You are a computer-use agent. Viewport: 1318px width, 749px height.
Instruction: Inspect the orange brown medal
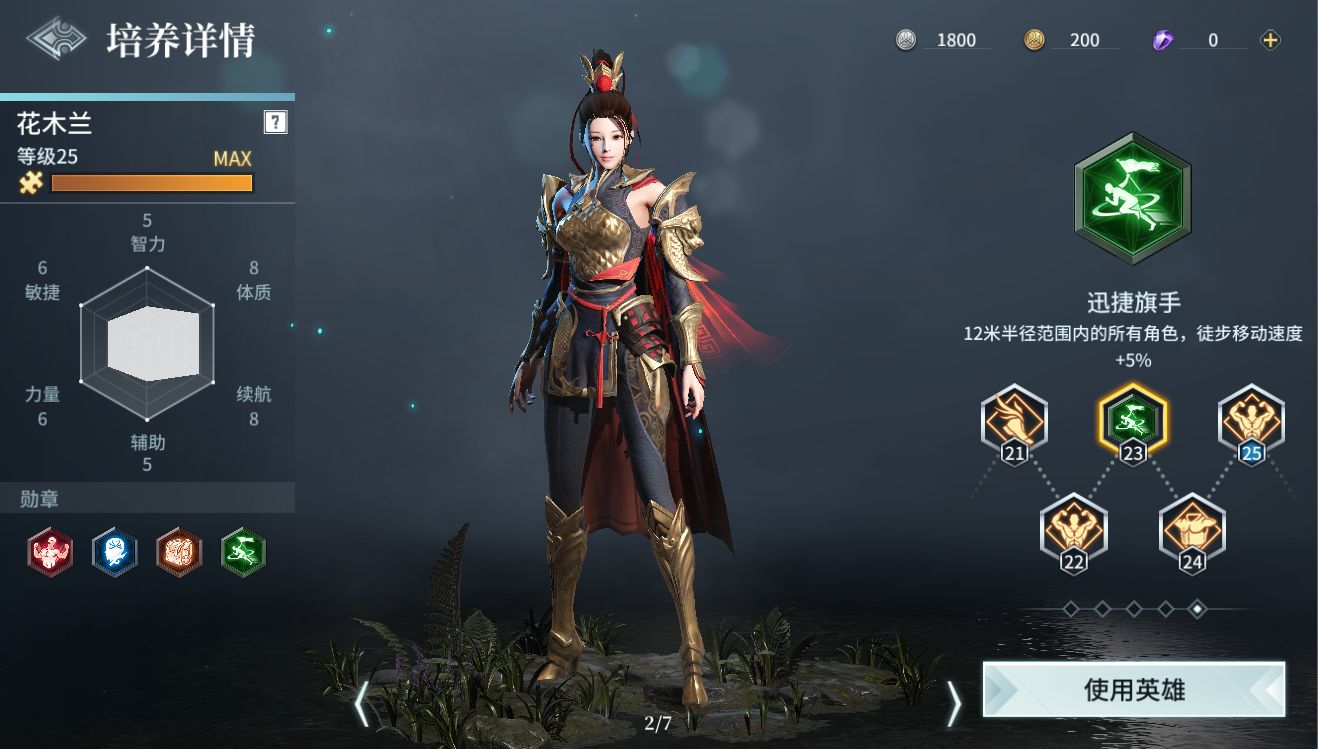(x=179, y=552)
